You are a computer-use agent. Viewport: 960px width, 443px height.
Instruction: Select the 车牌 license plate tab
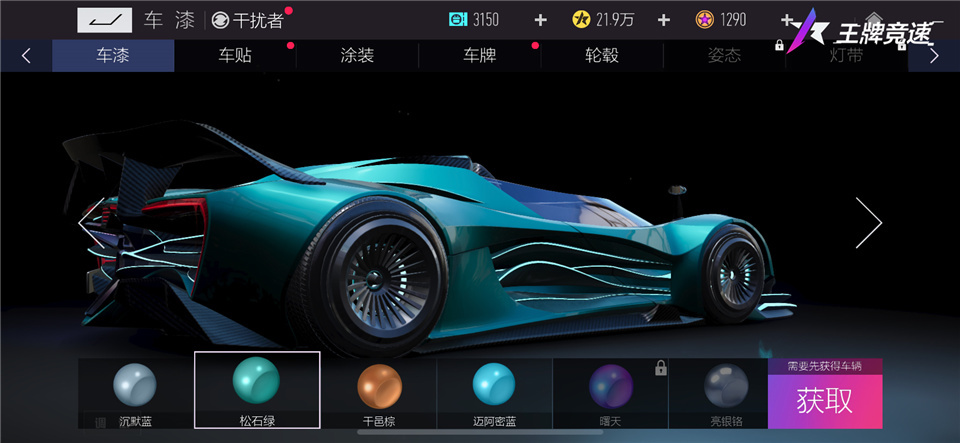pyautogui.click(x=479, y=56)
